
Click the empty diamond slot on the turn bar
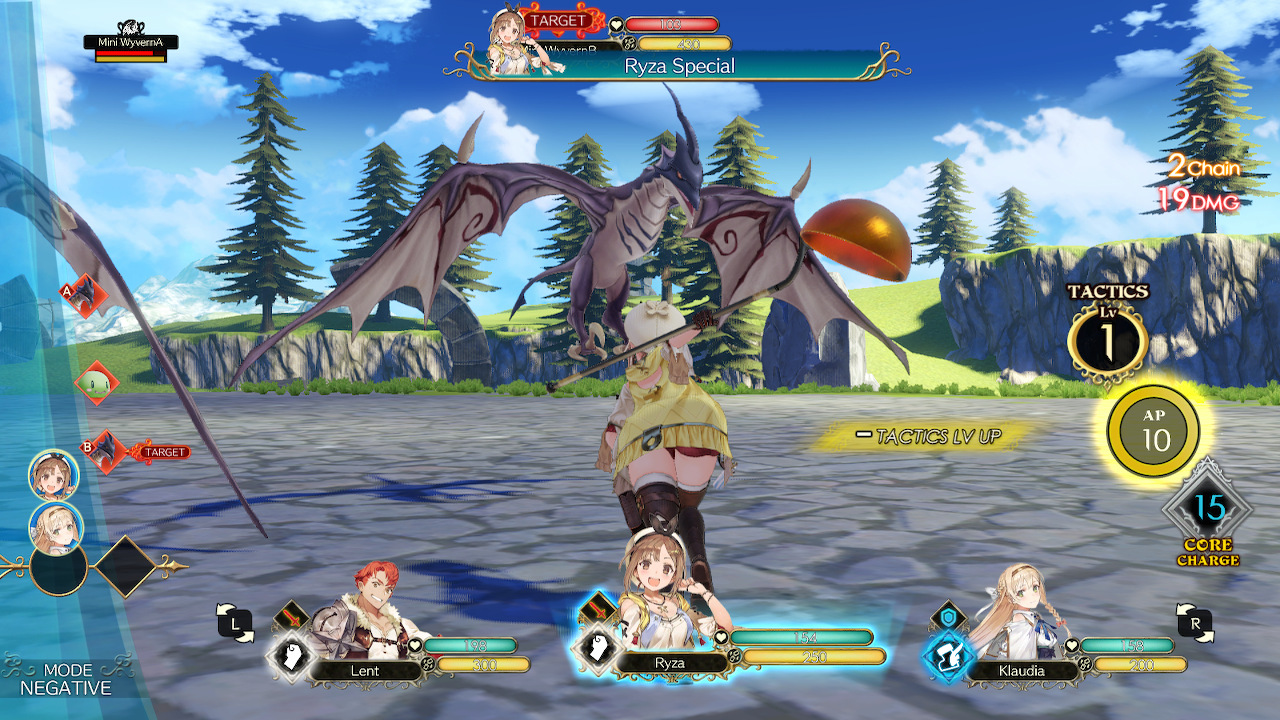coord(126,566)
